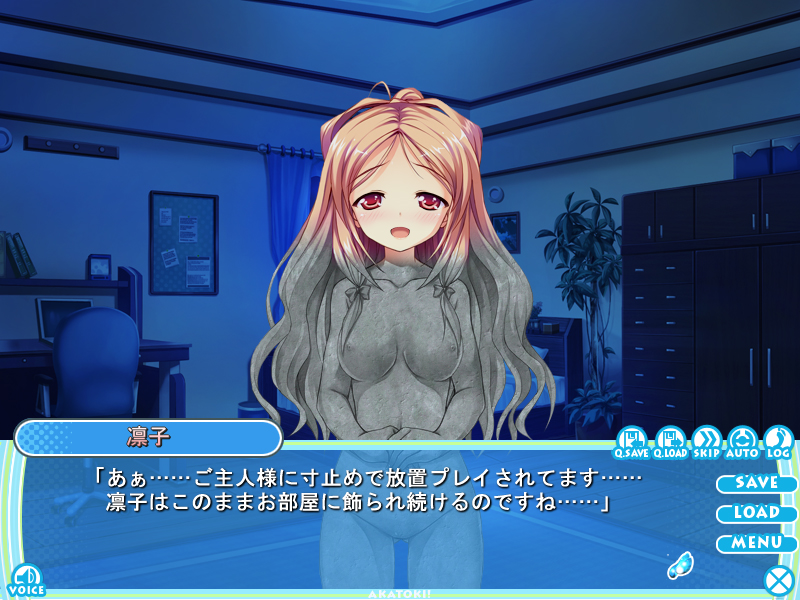
Task: Open the MENU button
Action: click(756, 543)
